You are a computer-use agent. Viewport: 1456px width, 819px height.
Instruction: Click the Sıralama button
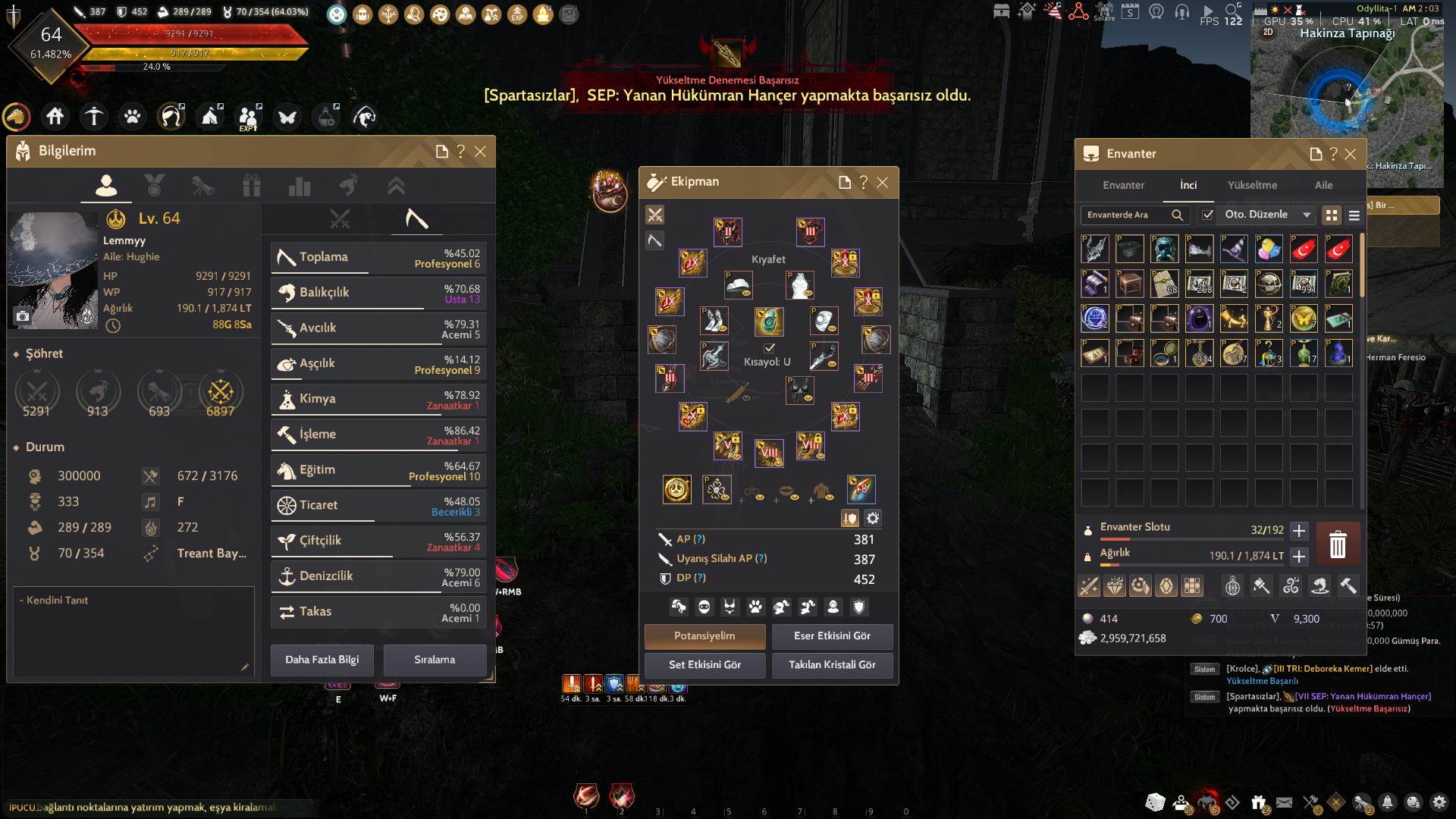pyautogui.click(x=435, y=660)
